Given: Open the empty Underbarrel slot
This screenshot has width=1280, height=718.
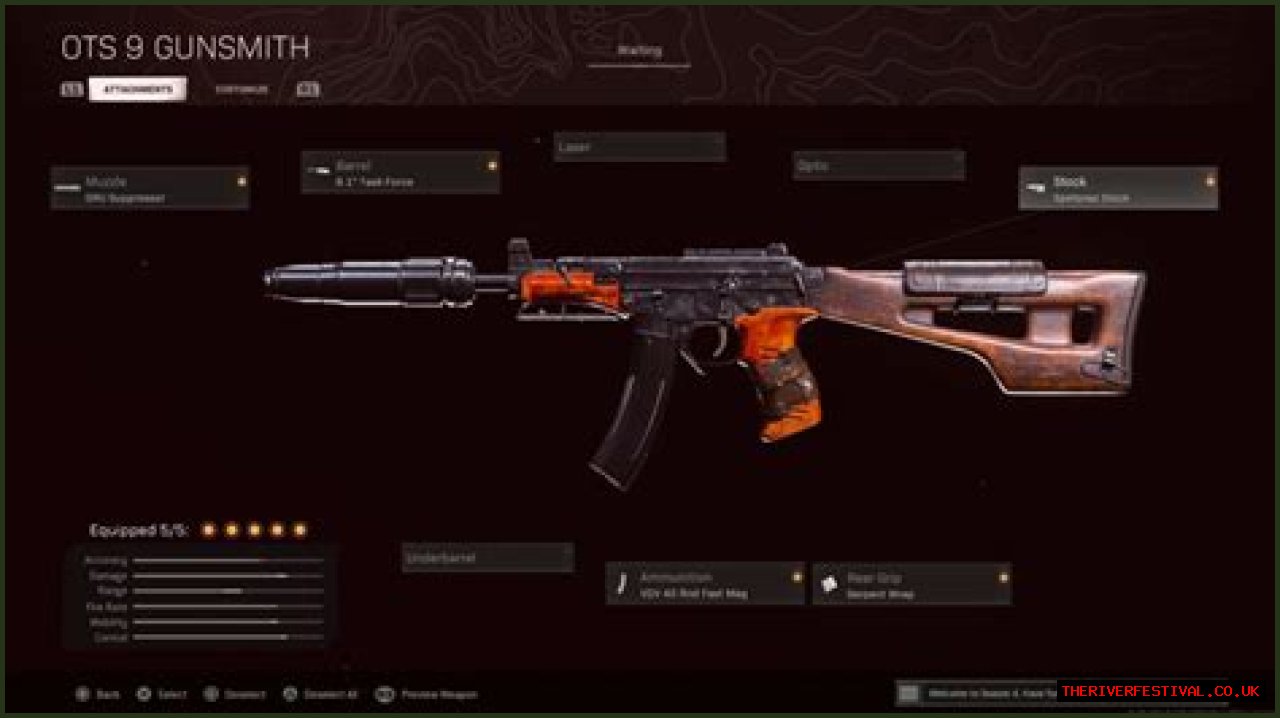Looking at the screenshot, I should 488,558.
